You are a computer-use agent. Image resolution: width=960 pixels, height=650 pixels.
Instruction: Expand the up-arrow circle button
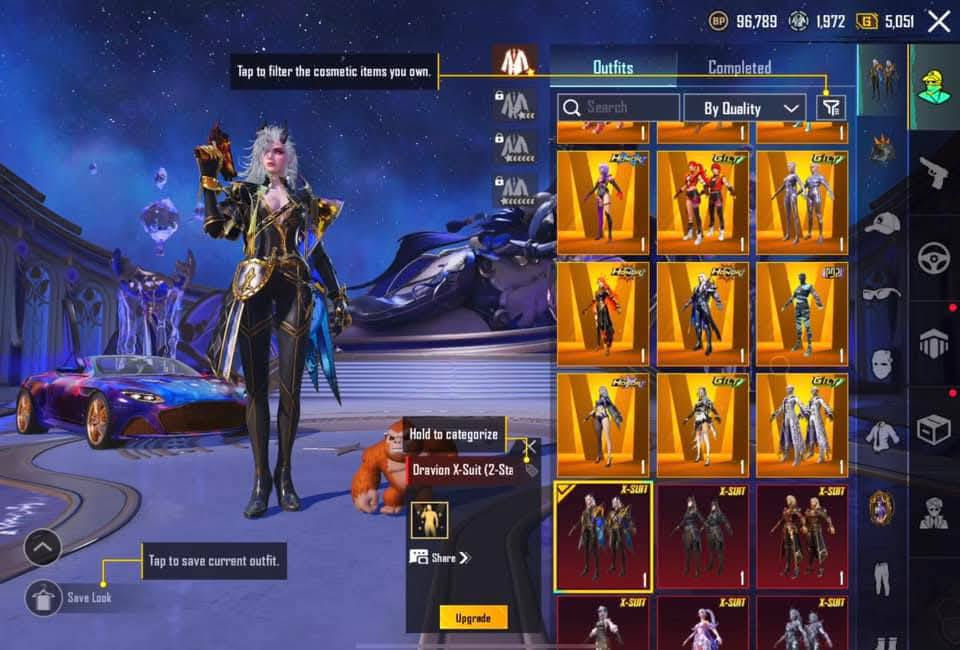(x=43, y=547)
